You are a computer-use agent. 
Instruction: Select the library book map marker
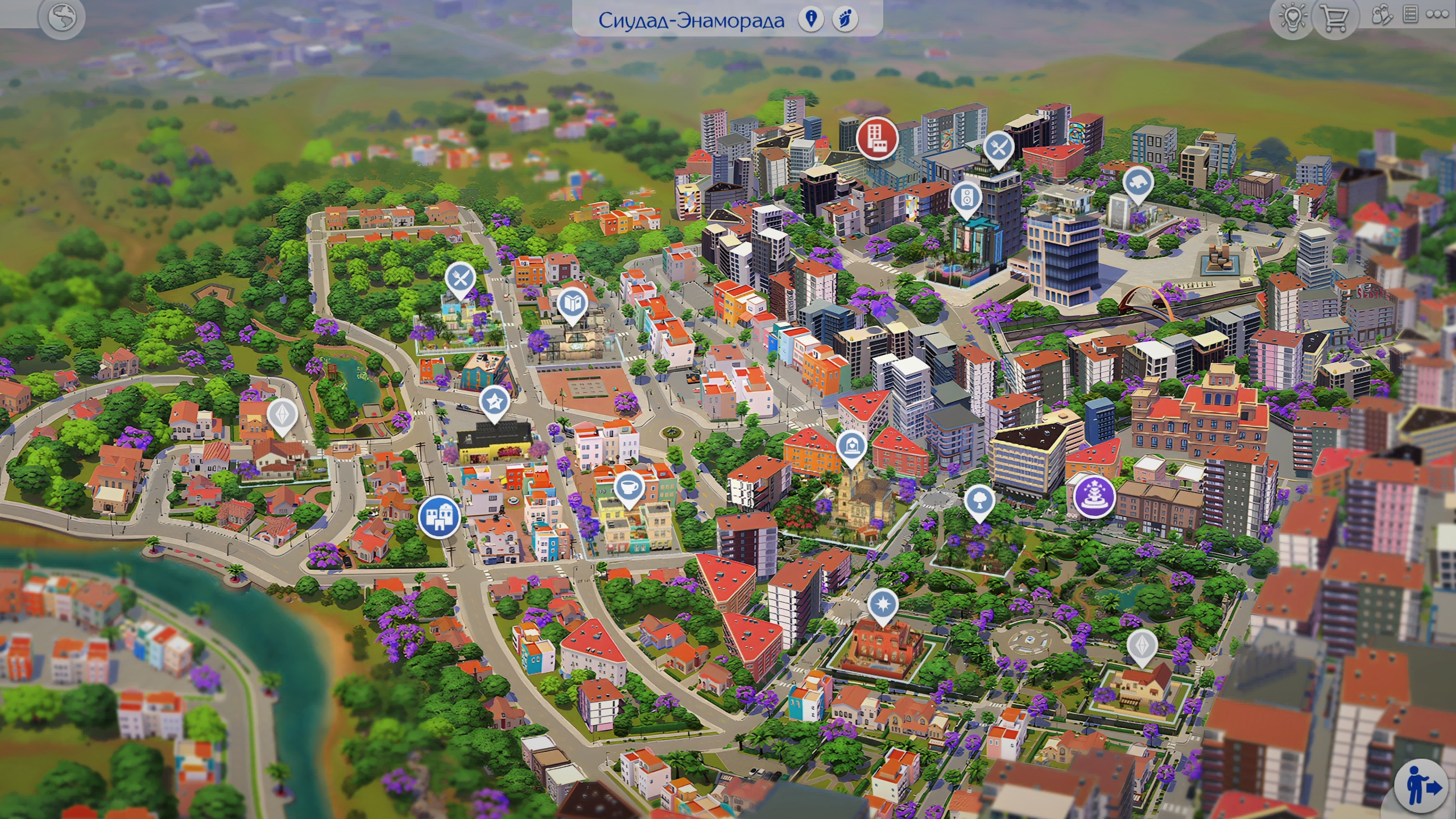click(572, 303)
